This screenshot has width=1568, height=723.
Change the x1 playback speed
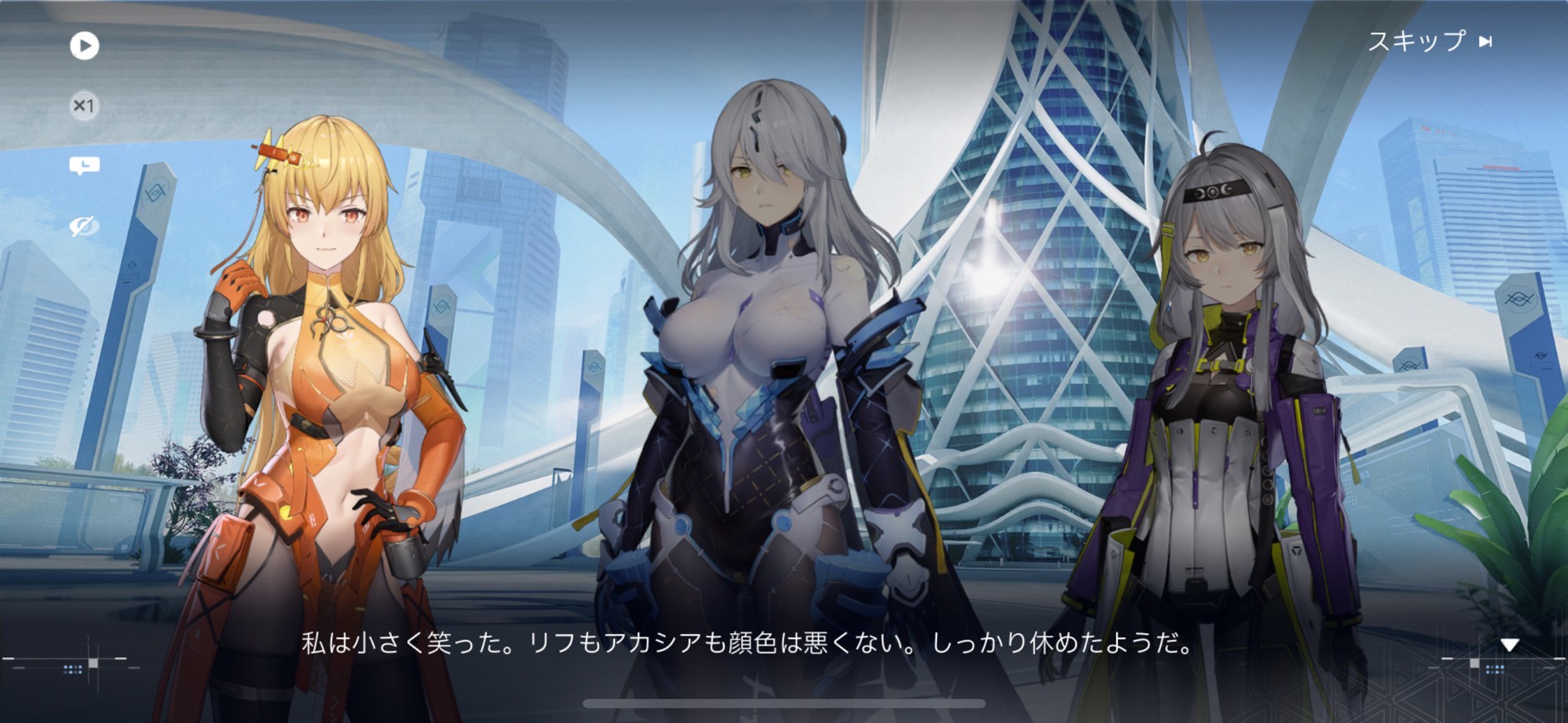click(x=84, y=106)
